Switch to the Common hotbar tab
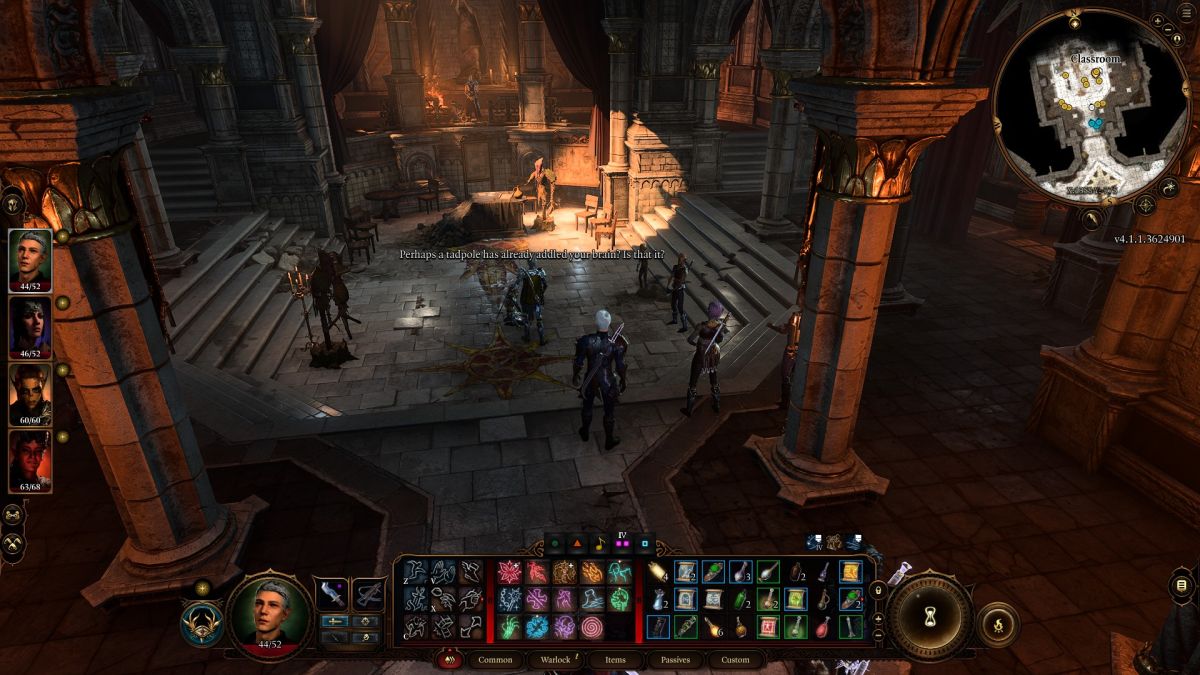The image size is (1200, 675). [495, 660]
